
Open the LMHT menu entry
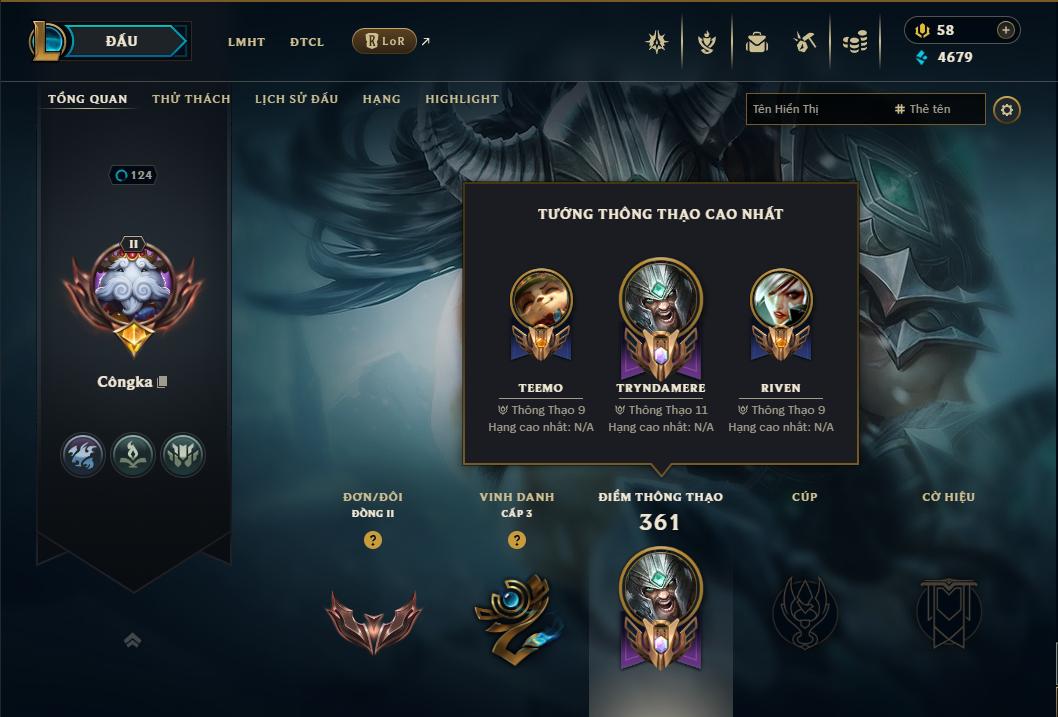coord(246,42)
